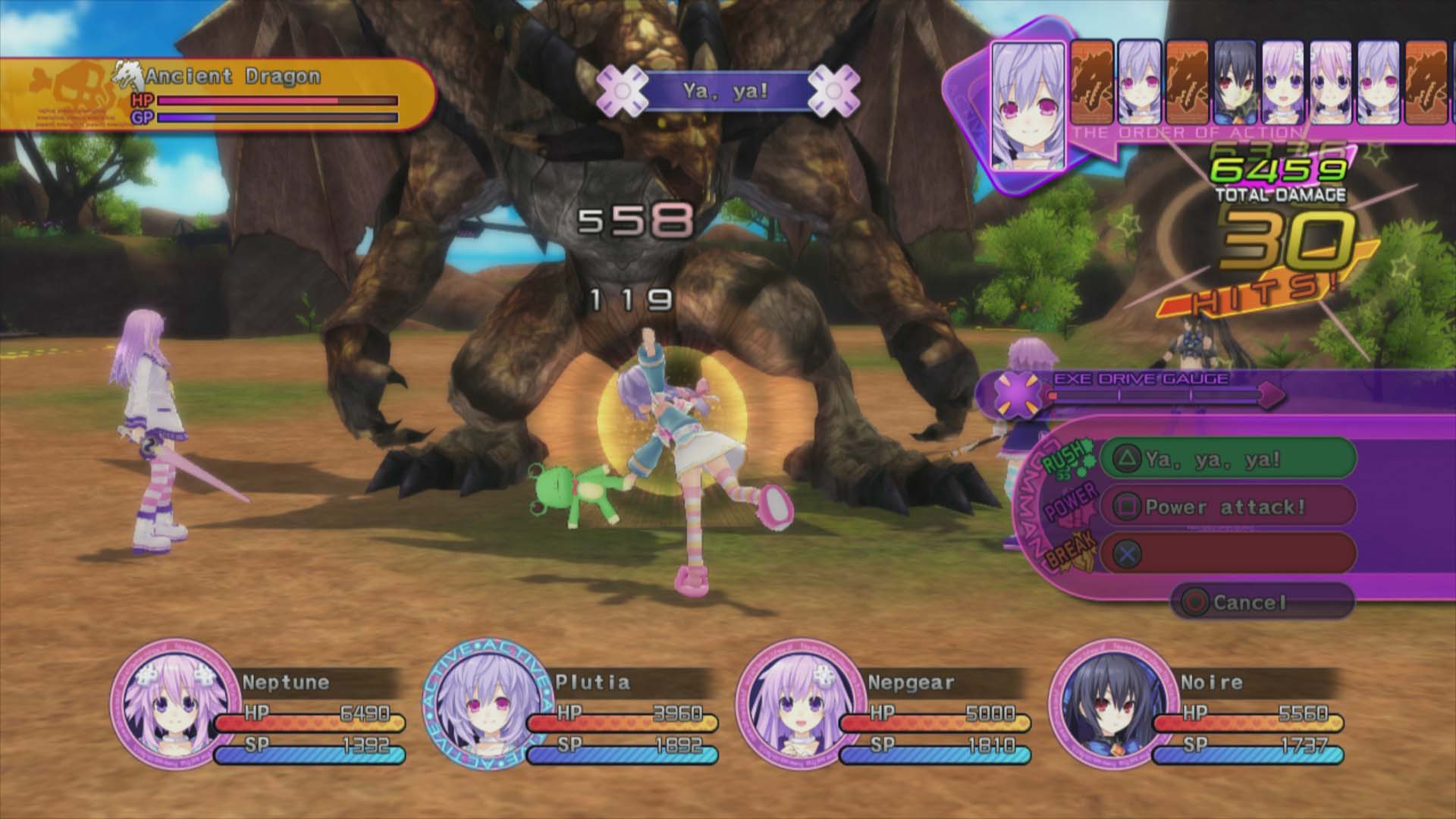Toggle the cross marker beside the Ya, ya! banner
This screenshot has height=819, width=1456.
tap(623, 89)
